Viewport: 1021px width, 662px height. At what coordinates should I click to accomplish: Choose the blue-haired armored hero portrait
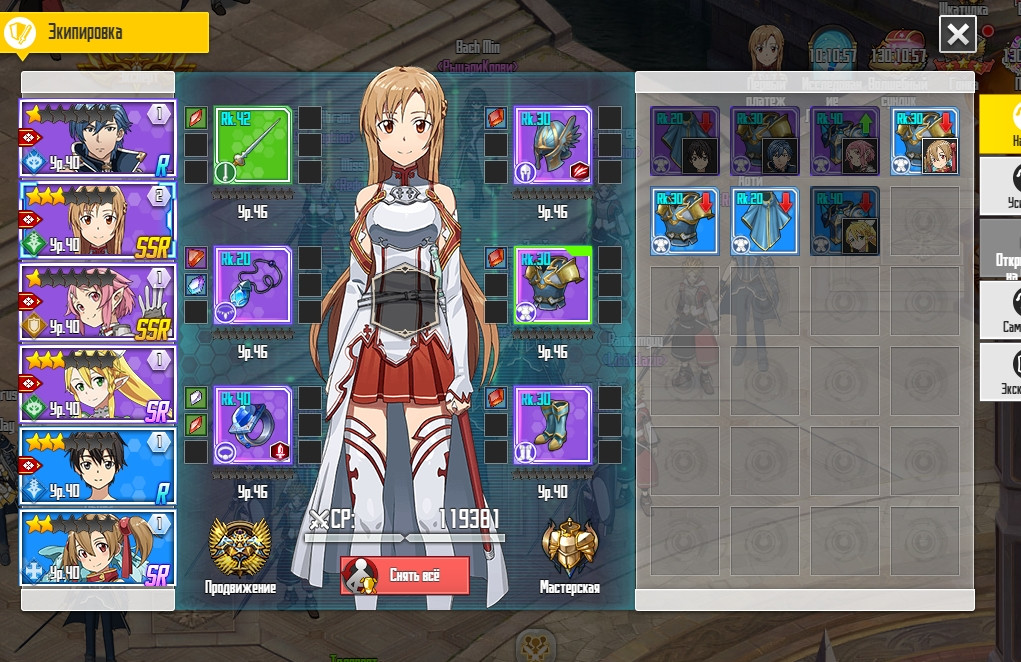tap(98, 139)
